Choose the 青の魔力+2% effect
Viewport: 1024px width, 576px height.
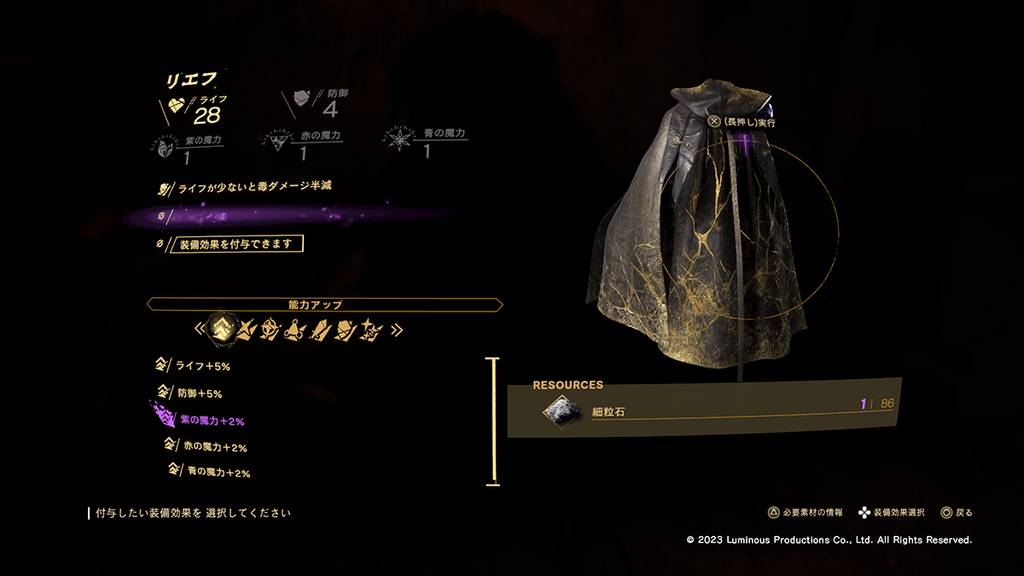tap(215, 471)
